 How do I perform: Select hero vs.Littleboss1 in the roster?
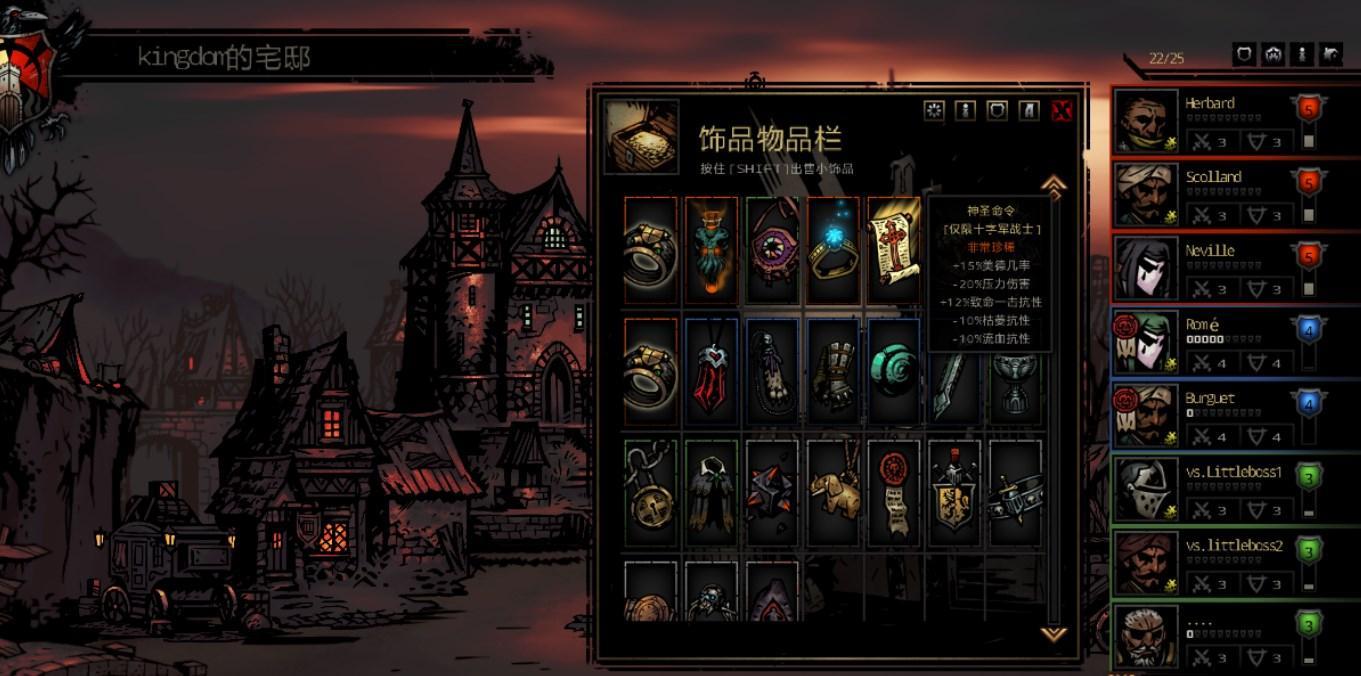(x=1212, y=490)
